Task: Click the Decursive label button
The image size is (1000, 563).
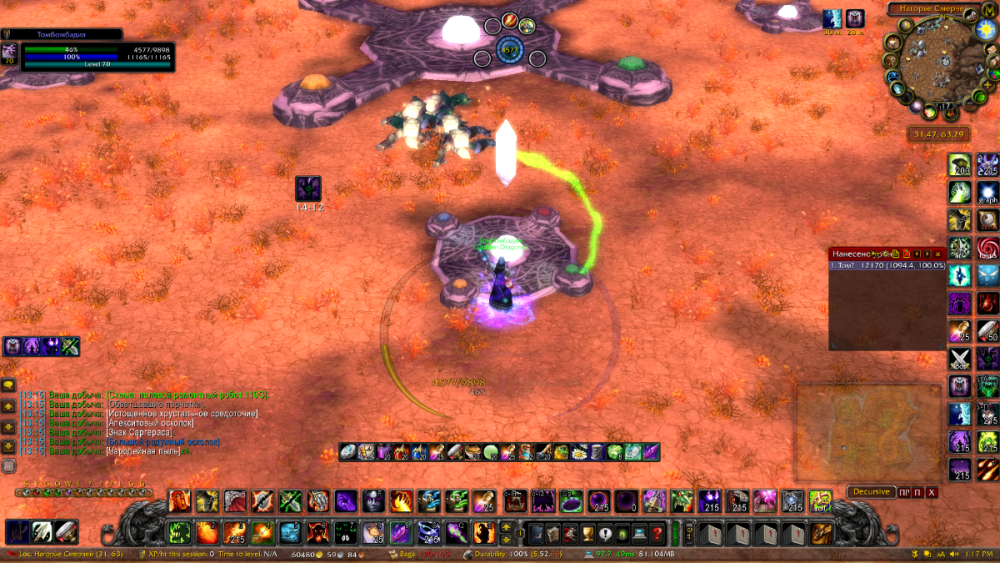Action: [x=871, y=492]
